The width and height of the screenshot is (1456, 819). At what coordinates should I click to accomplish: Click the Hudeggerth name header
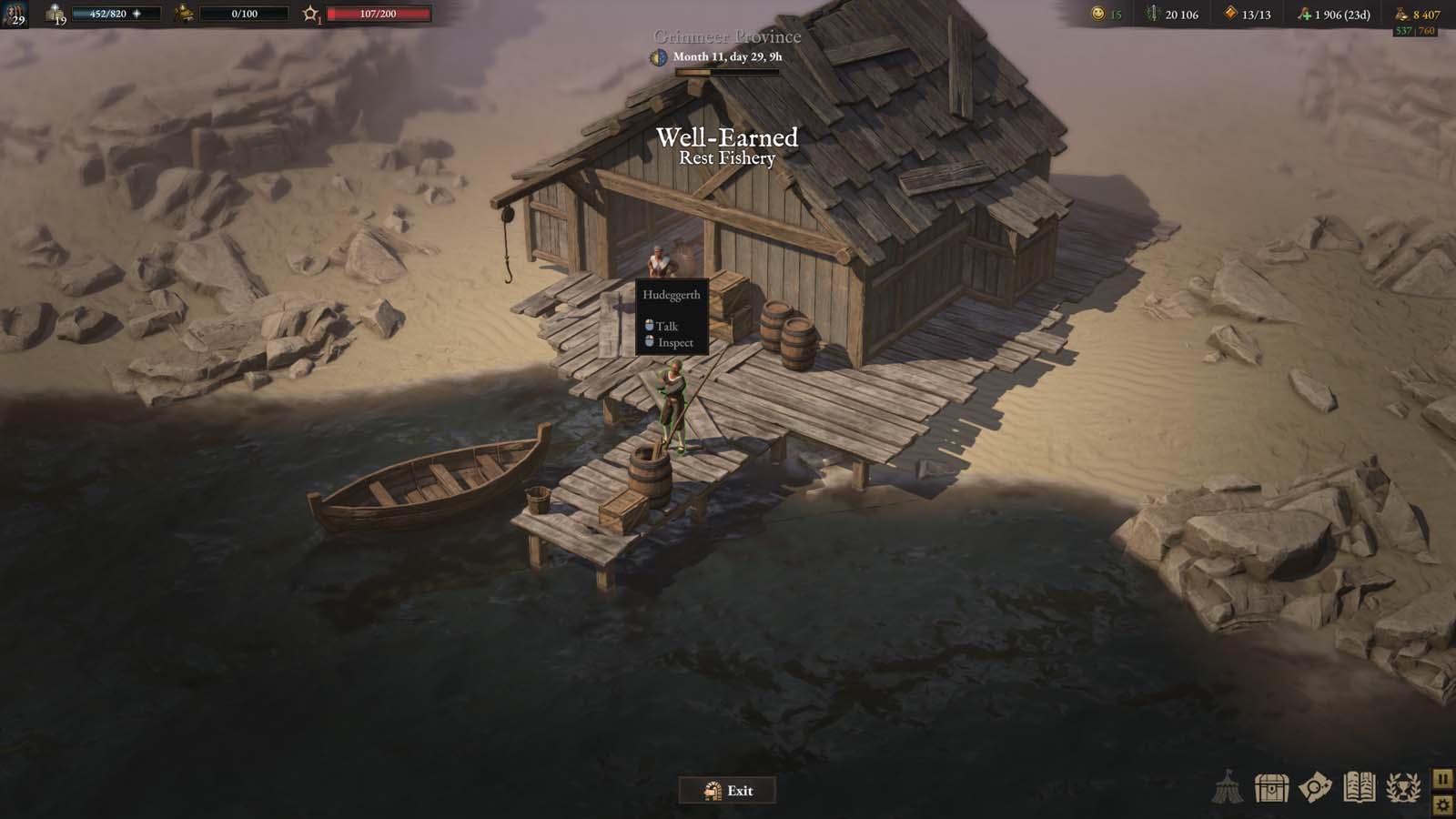click(670, 295)
